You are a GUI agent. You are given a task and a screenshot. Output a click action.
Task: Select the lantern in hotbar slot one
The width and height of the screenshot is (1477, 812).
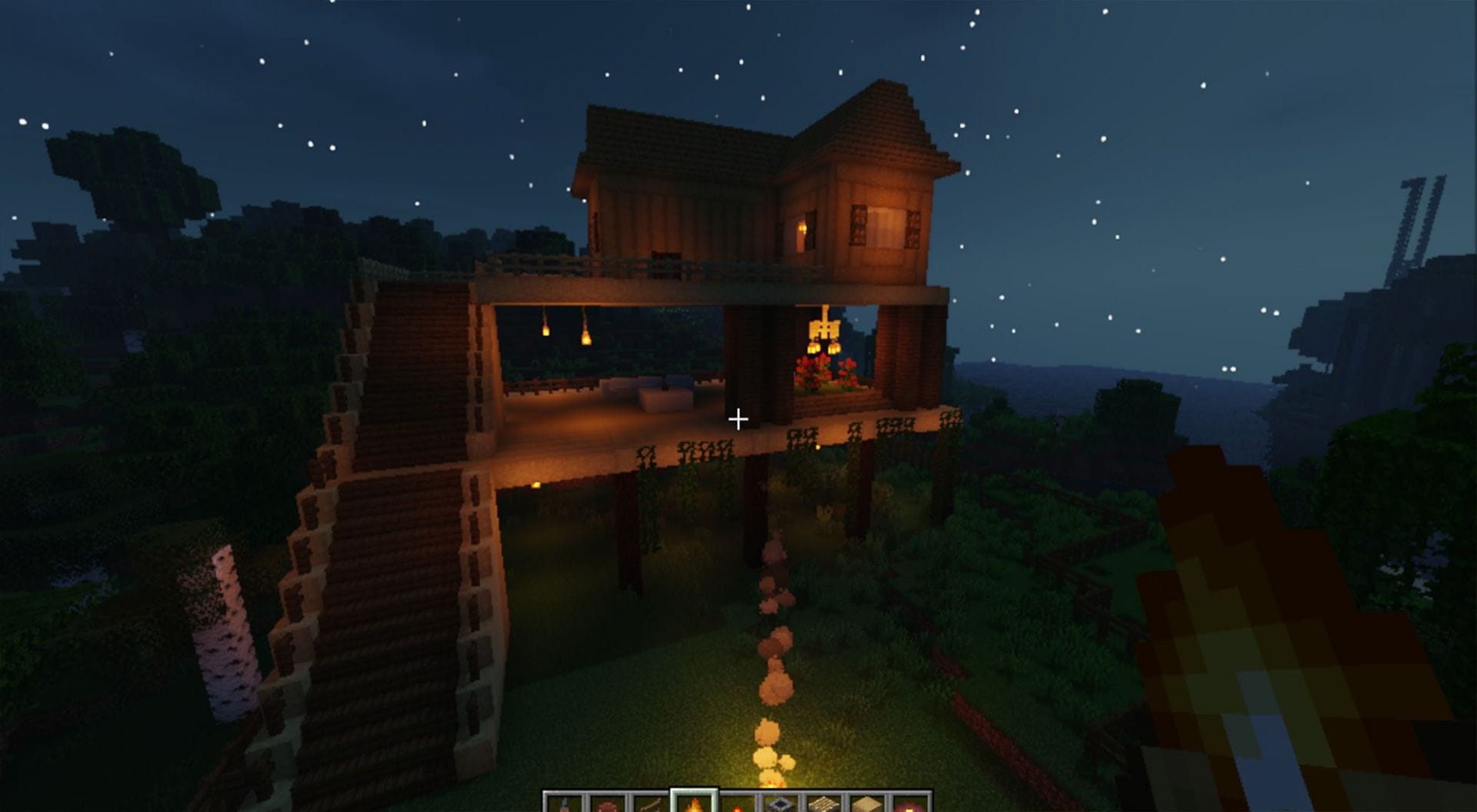coord(565,801)
